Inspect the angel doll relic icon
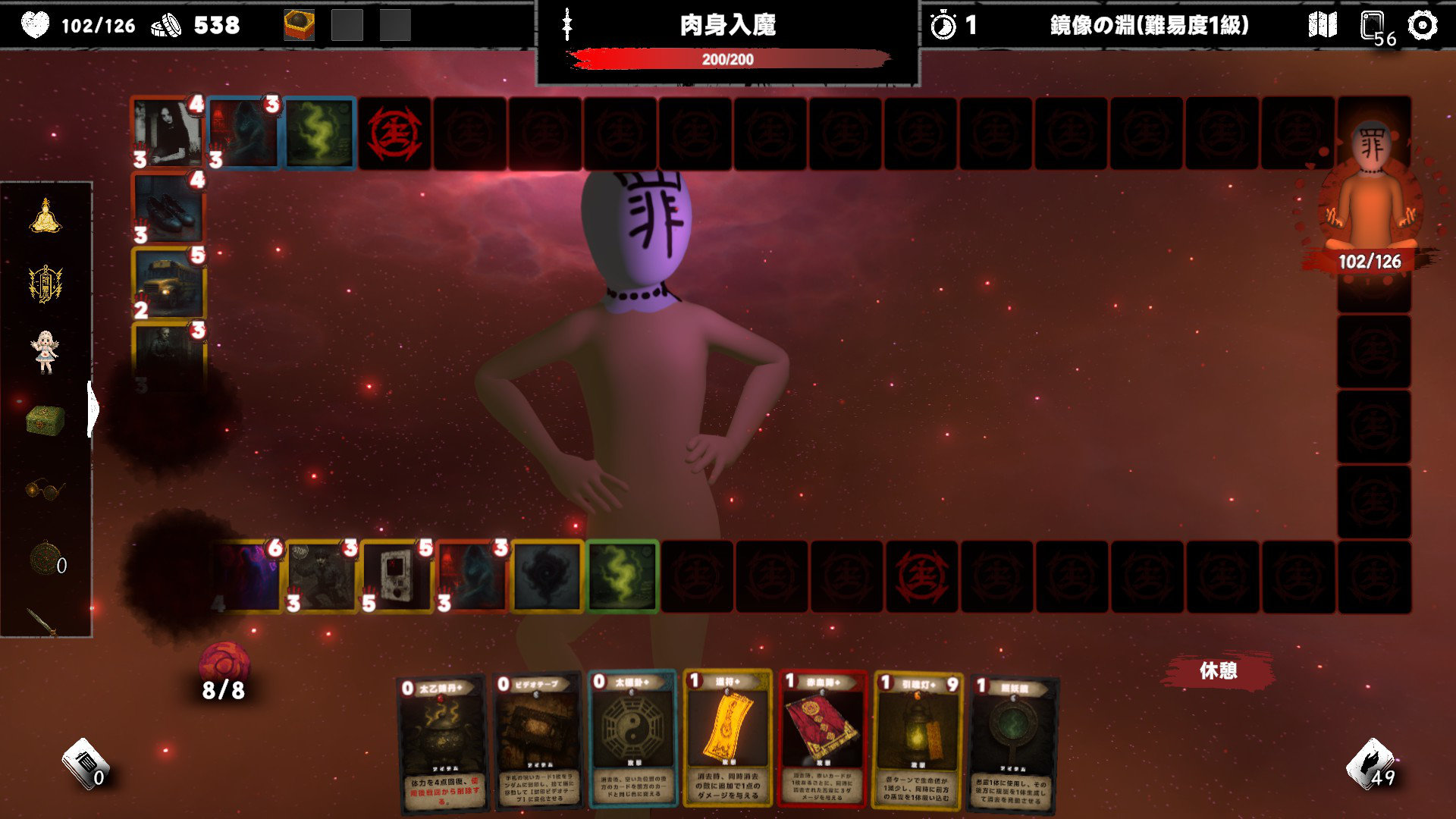 45,351
